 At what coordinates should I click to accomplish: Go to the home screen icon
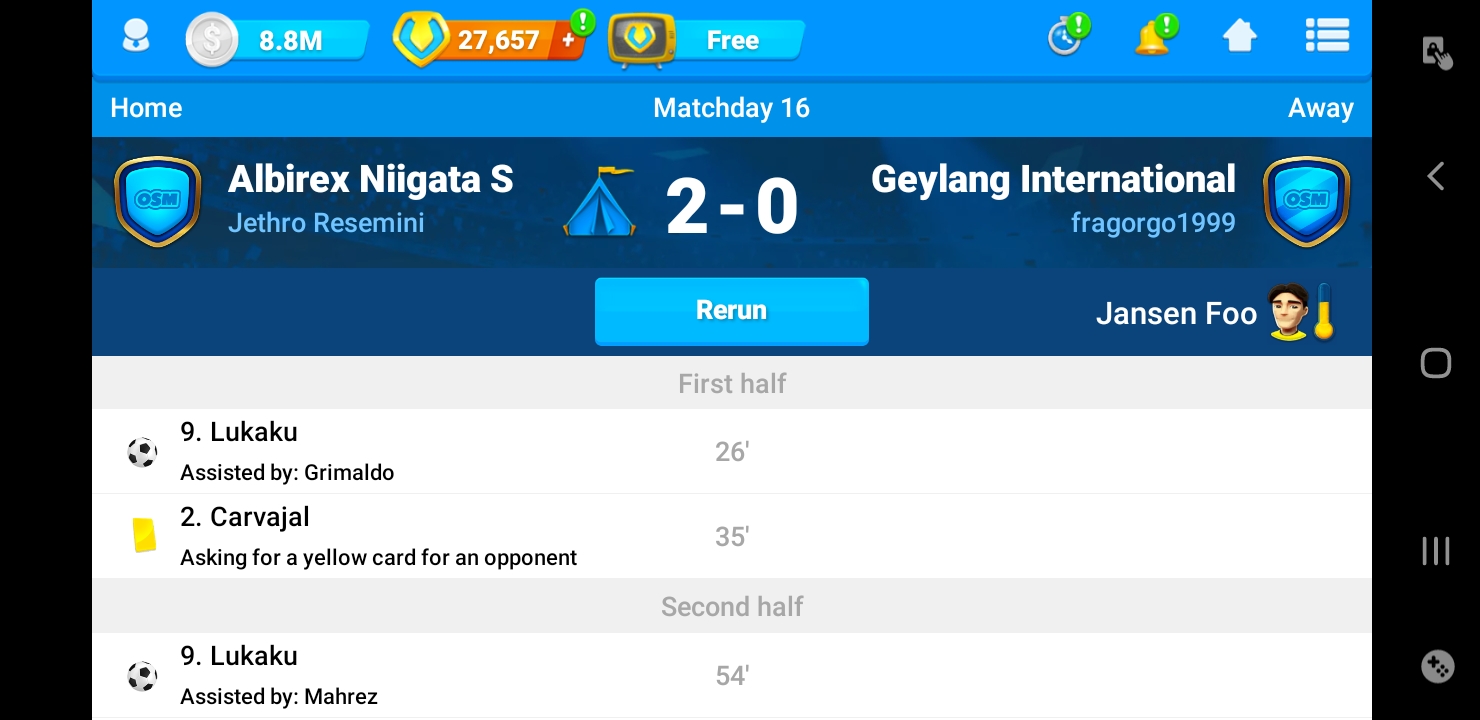click(x=1239, y=38)
